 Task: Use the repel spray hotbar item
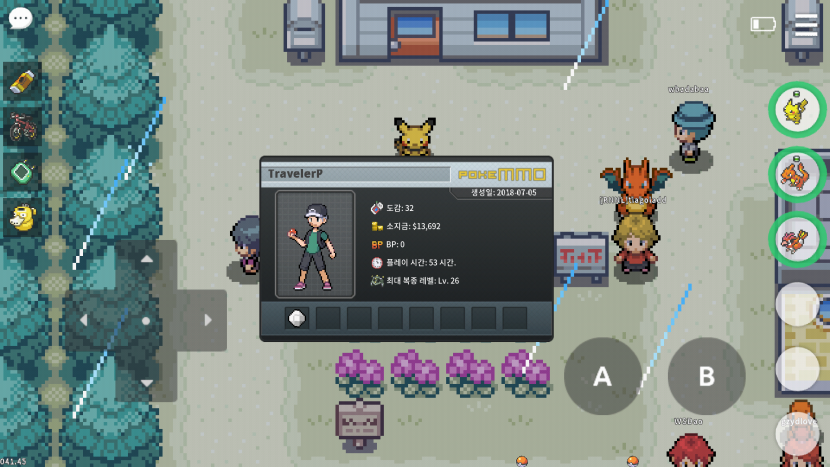coord(22,83)
